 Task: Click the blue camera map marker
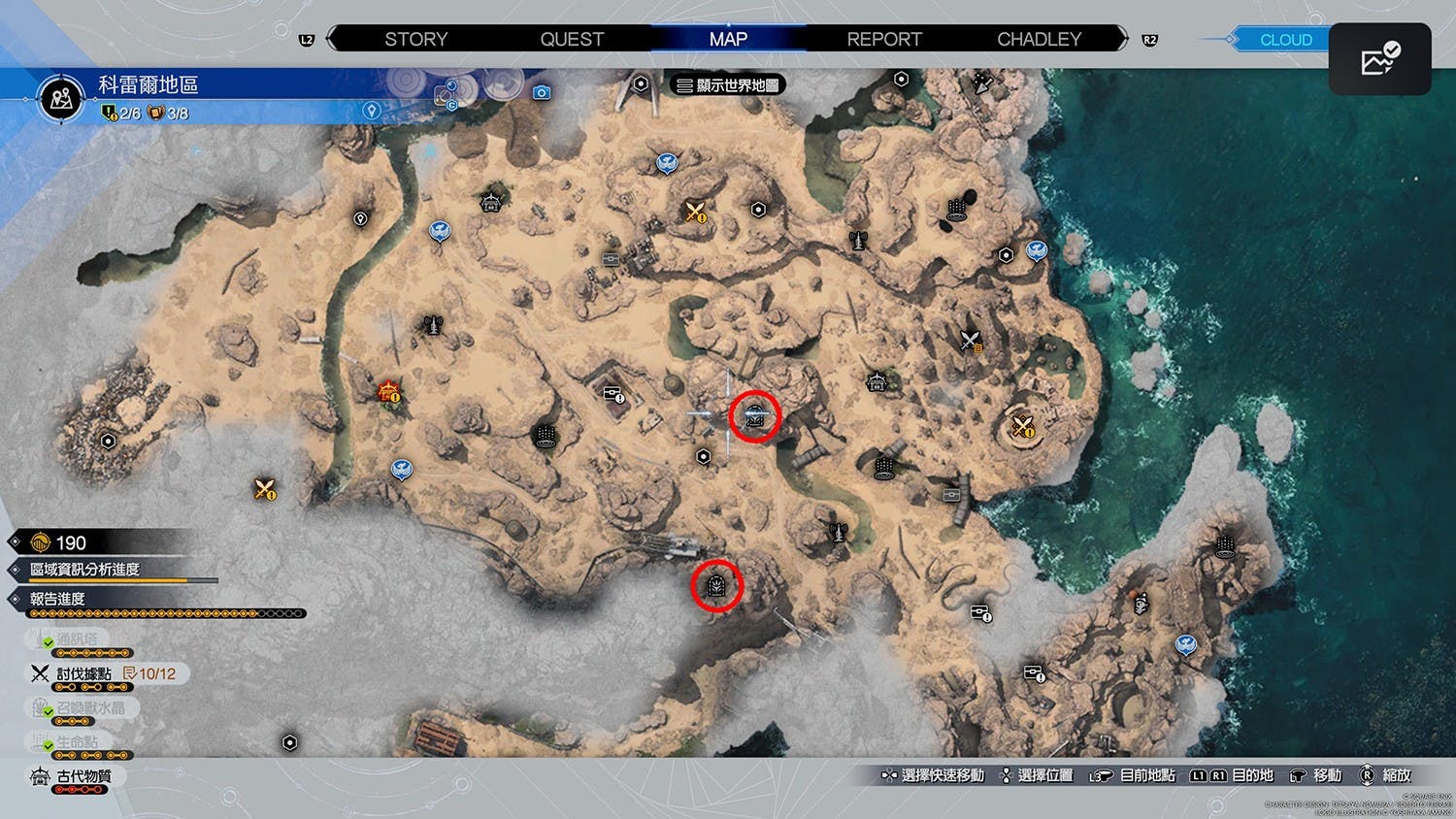pos(542,92)
